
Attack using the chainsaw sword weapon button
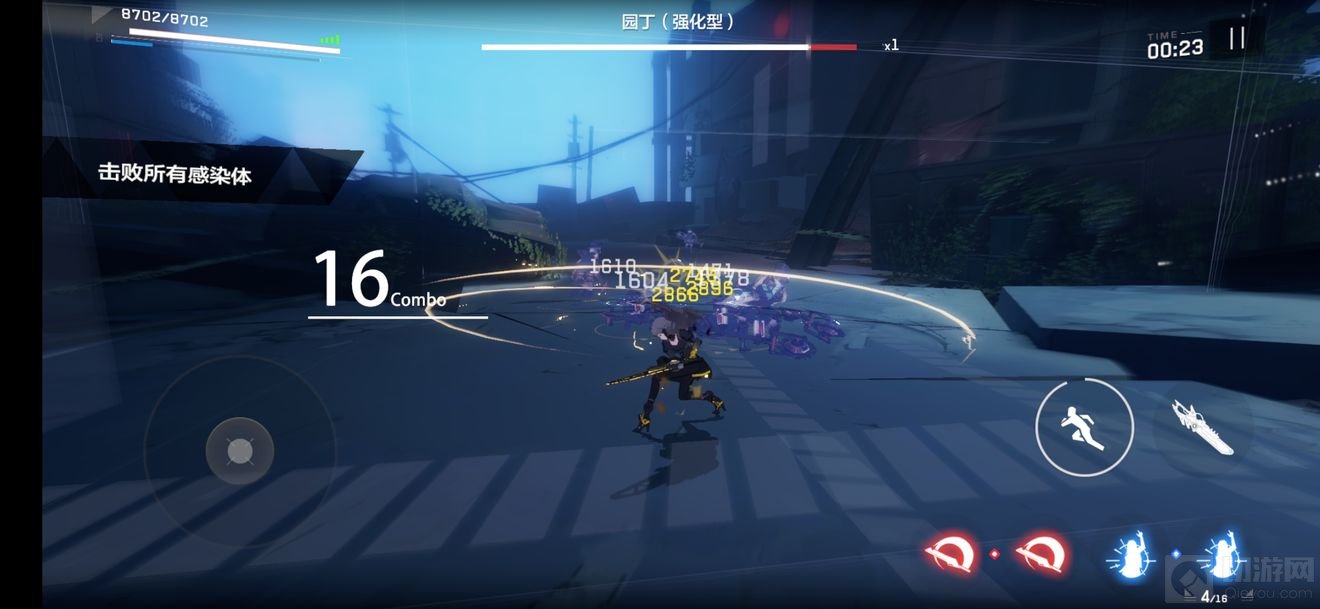(1203, 427)
